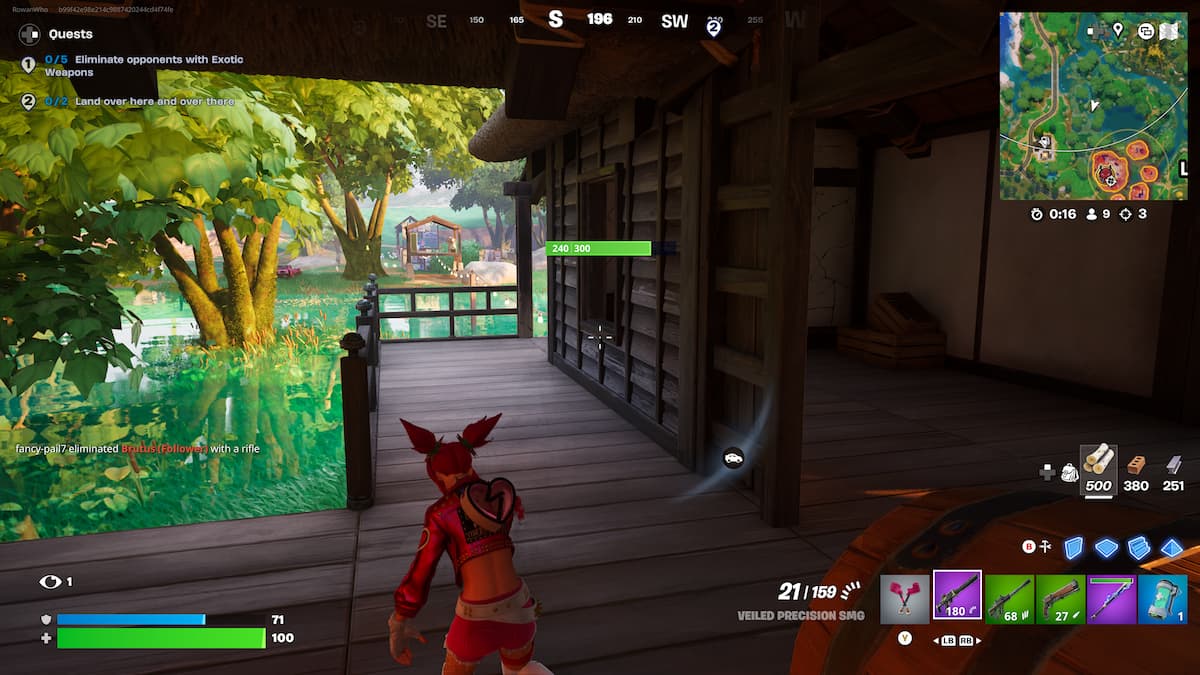This screenshot has height=675, width=1200.
Task: Open the backpack inventory icon
Action: (x=1069, y=472)
